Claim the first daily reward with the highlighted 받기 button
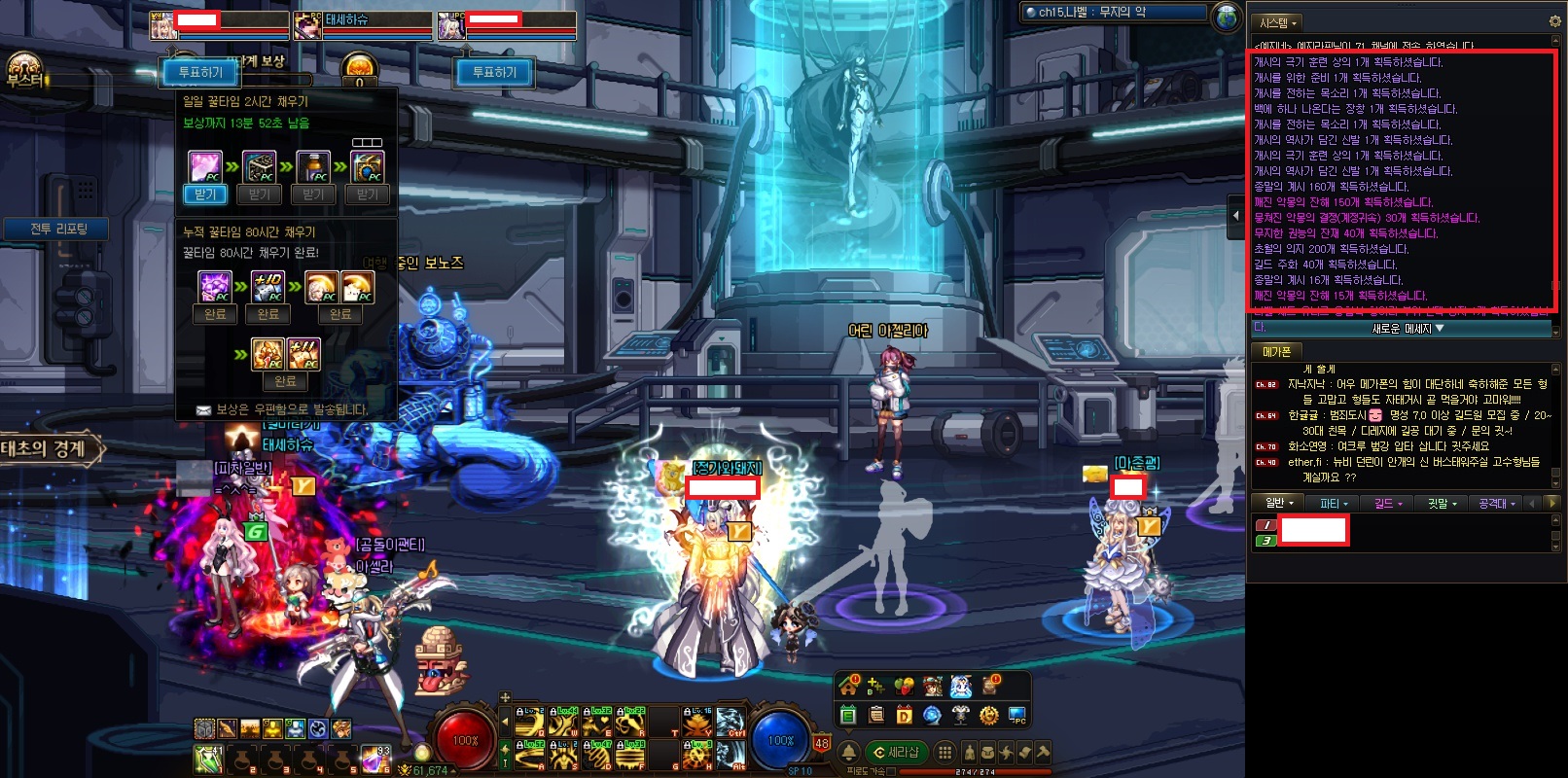Screen dimensions: 1568x778 (x=205, y=194)
